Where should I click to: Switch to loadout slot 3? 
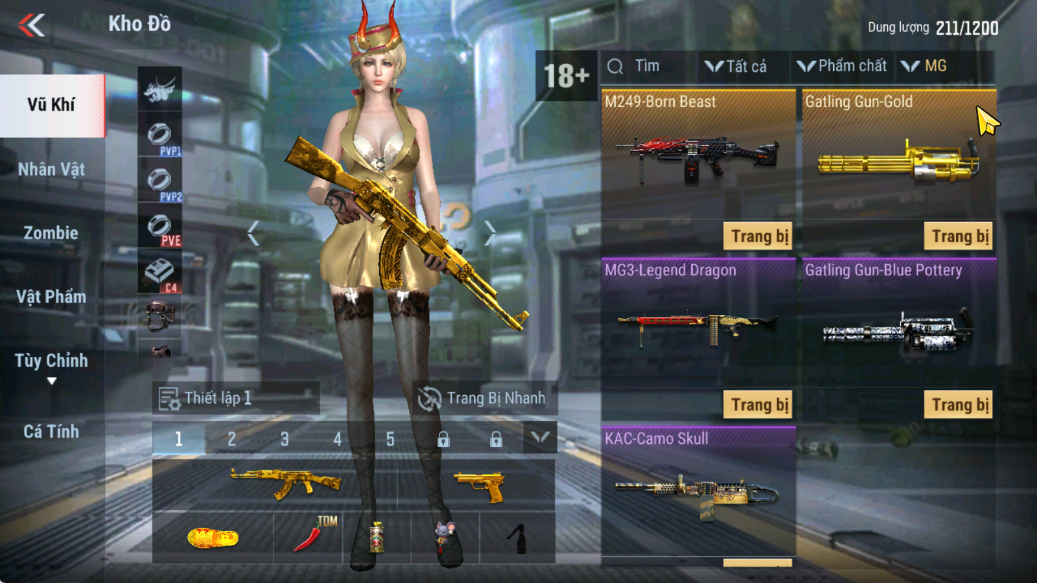pos(285,439)
